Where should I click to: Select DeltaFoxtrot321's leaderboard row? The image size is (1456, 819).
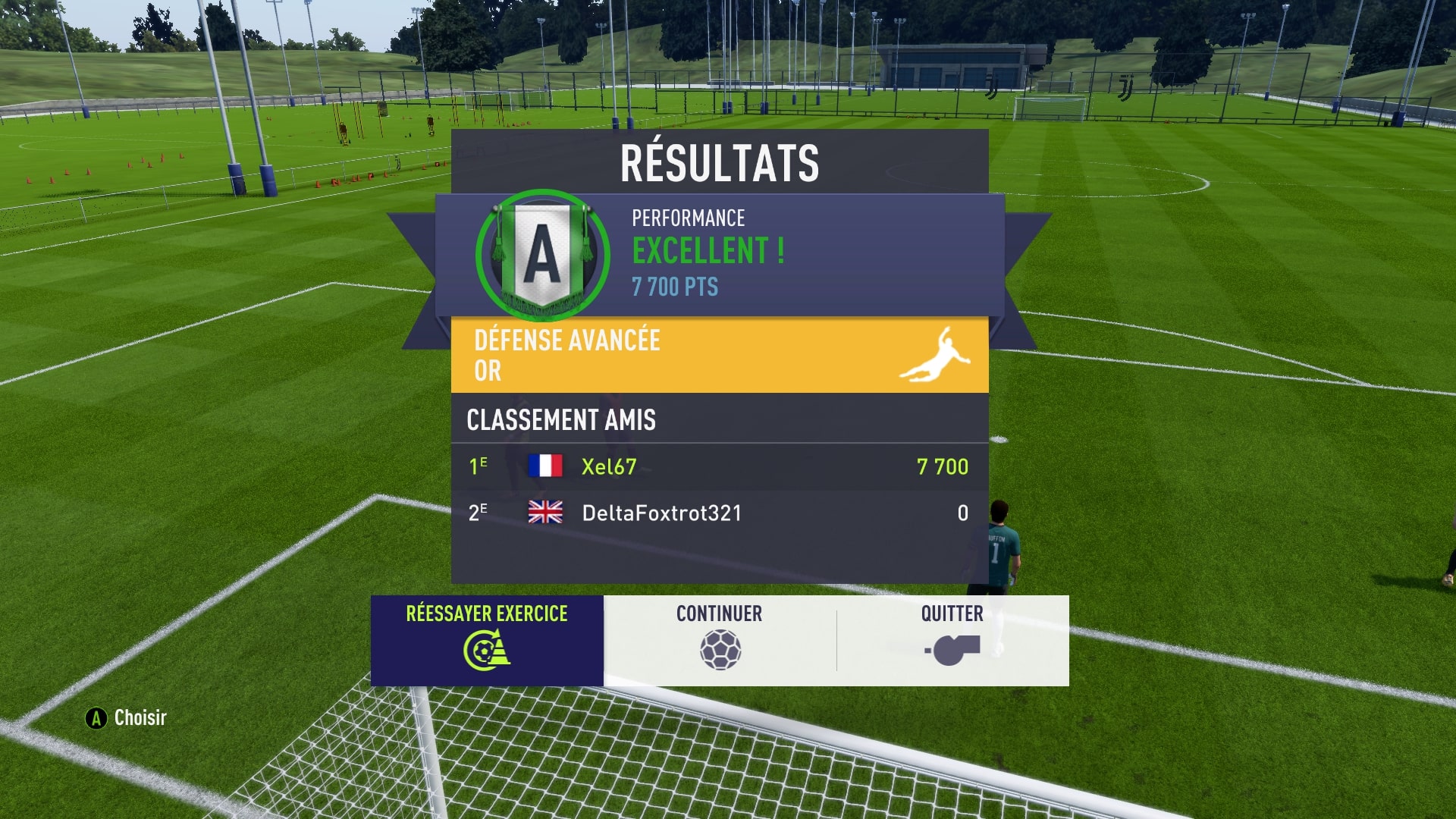(x=719, y=513)
